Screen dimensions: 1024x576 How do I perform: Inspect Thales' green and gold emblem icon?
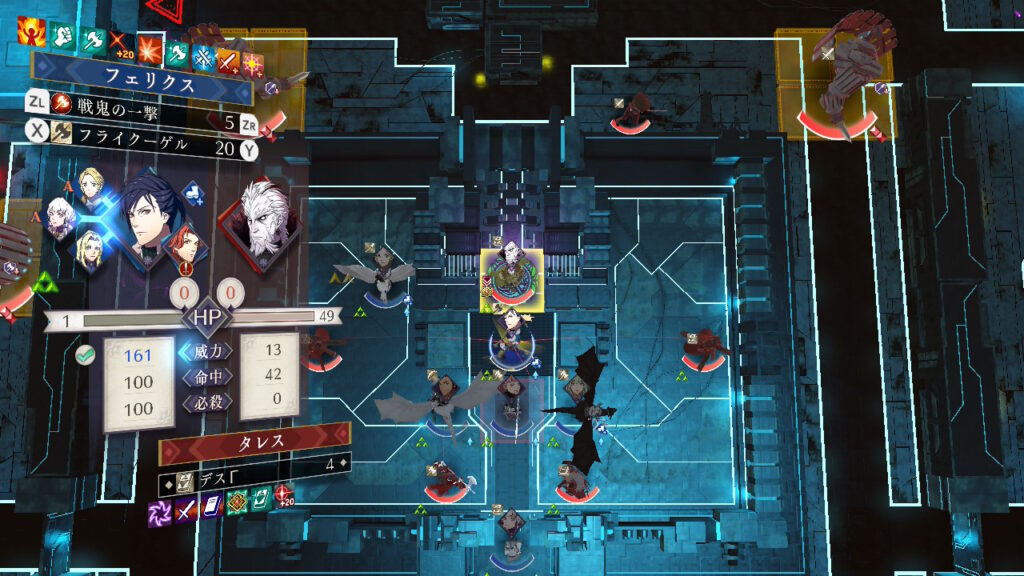237,500
